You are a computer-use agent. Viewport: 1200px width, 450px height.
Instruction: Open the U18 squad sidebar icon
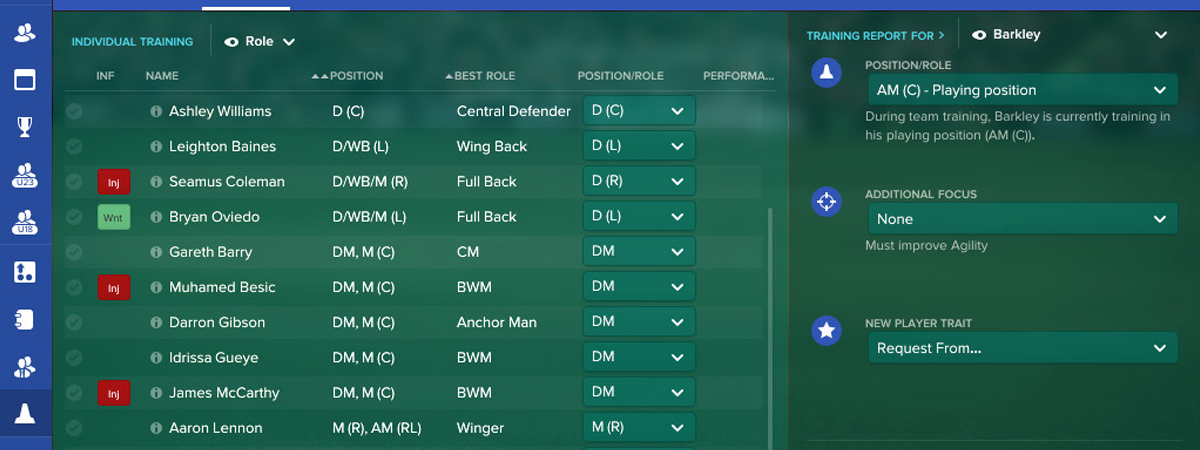(25, 222)
